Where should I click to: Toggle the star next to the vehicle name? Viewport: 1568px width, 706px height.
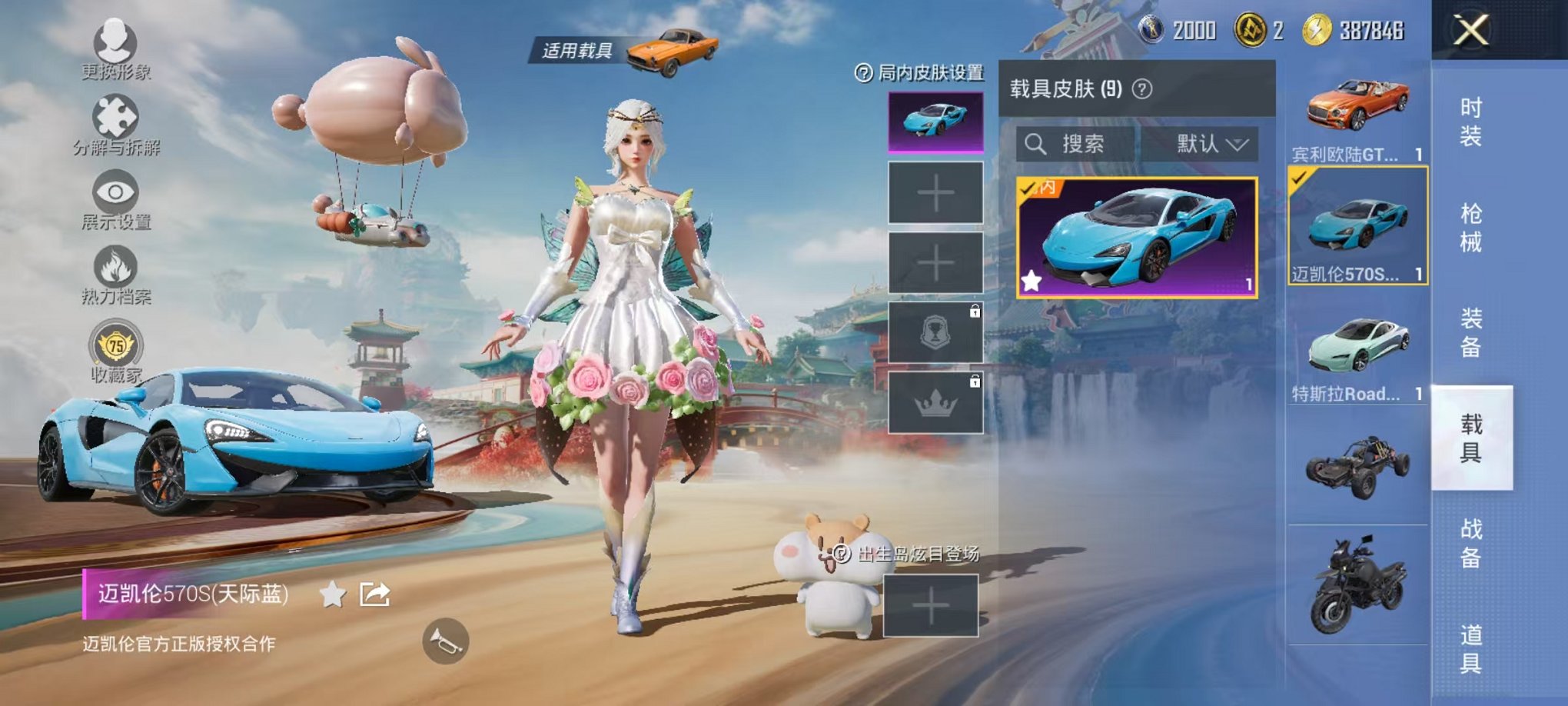point(332,596)
